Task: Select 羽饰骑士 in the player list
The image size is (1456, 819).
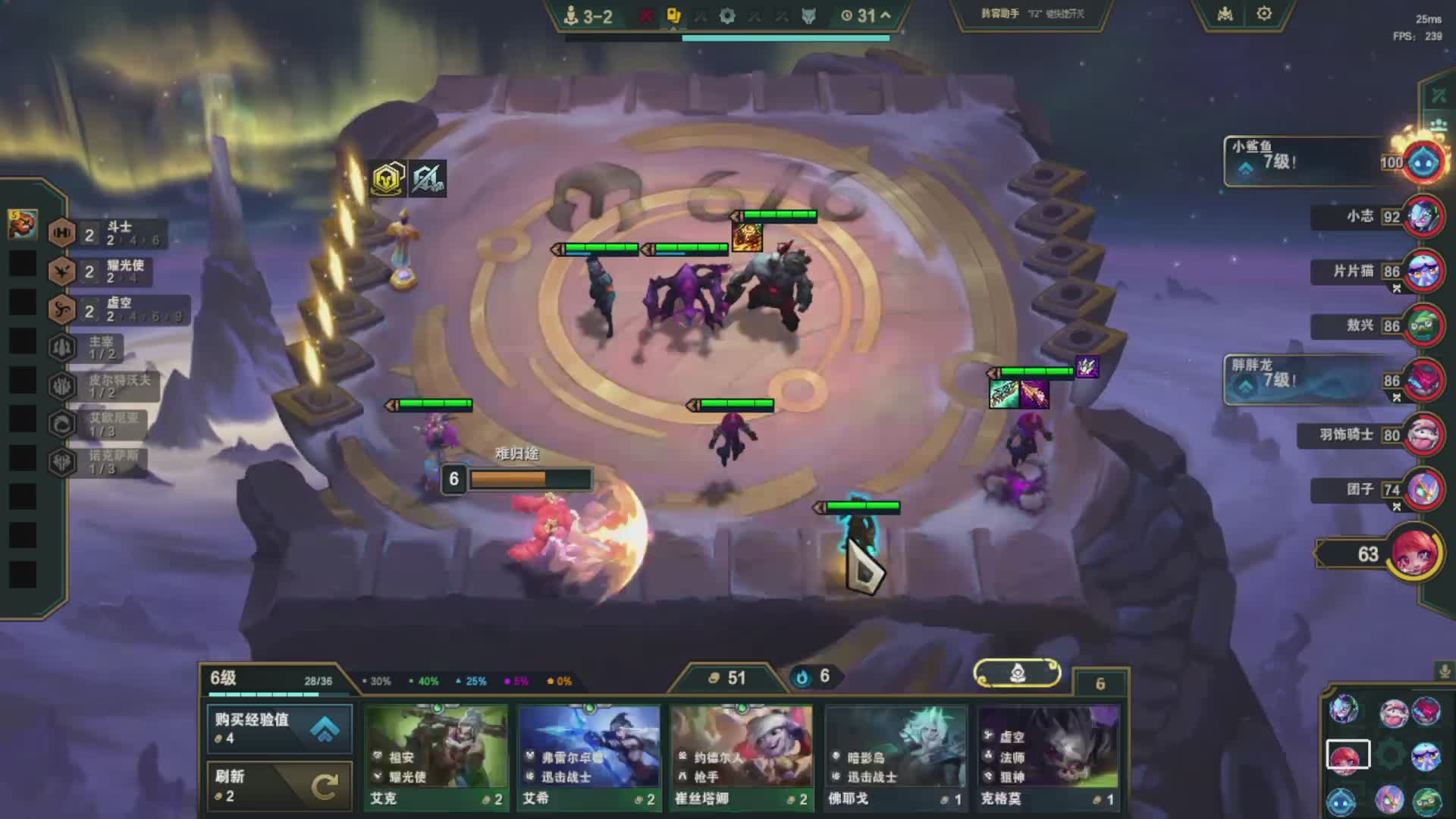Action: pos(1423,435)
